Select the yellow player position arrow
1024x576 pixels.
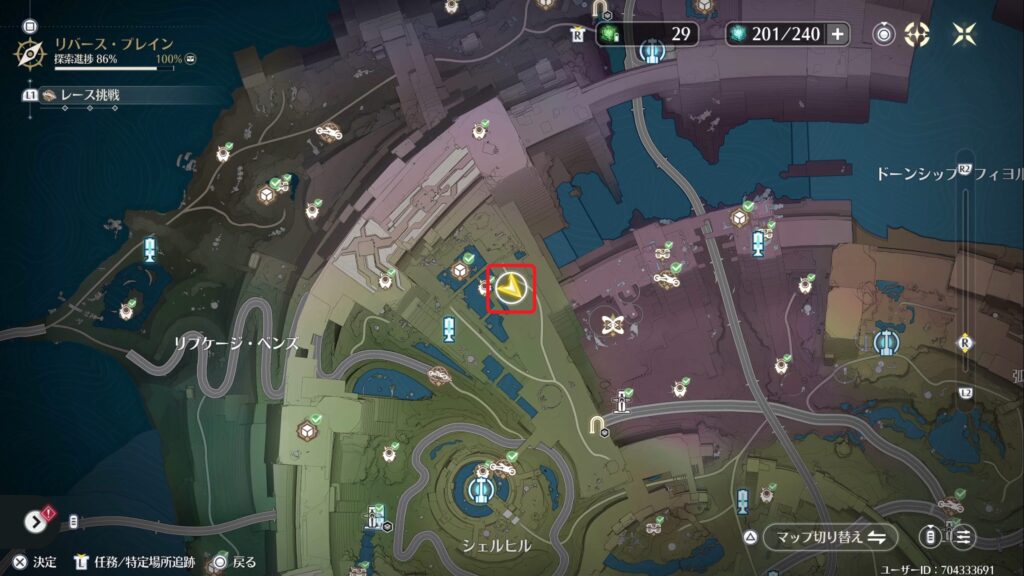[512, 289]
